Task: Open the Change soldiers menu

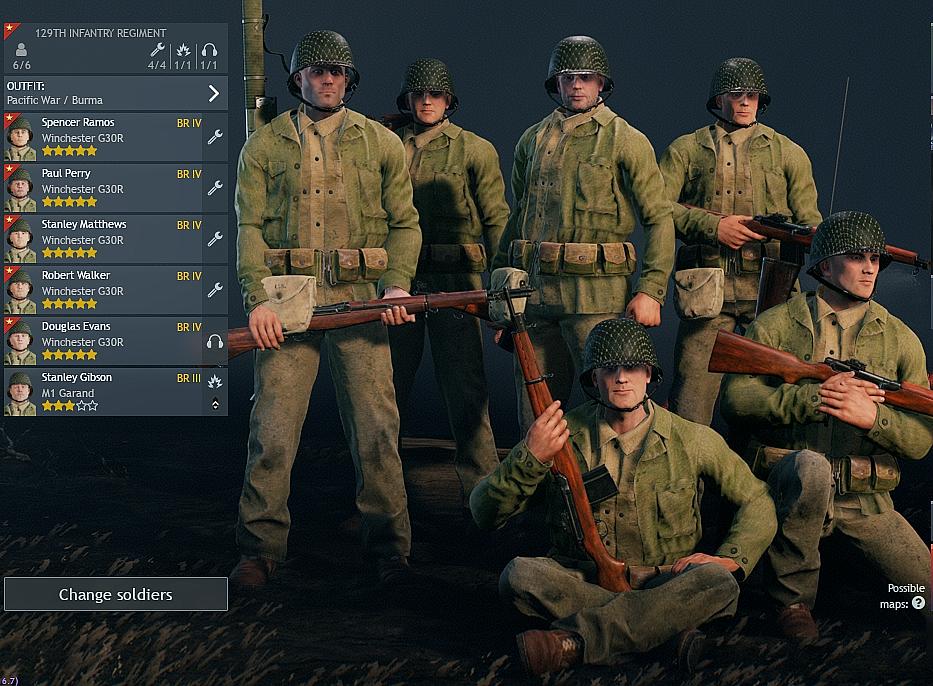Action: pyautogui.click(x=115, y=594)
